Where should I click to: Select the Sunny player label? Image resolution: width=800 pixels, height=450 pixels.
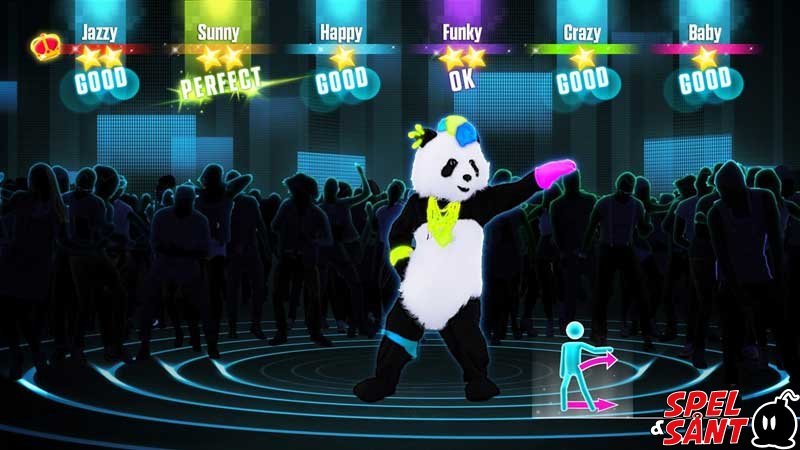218,32
